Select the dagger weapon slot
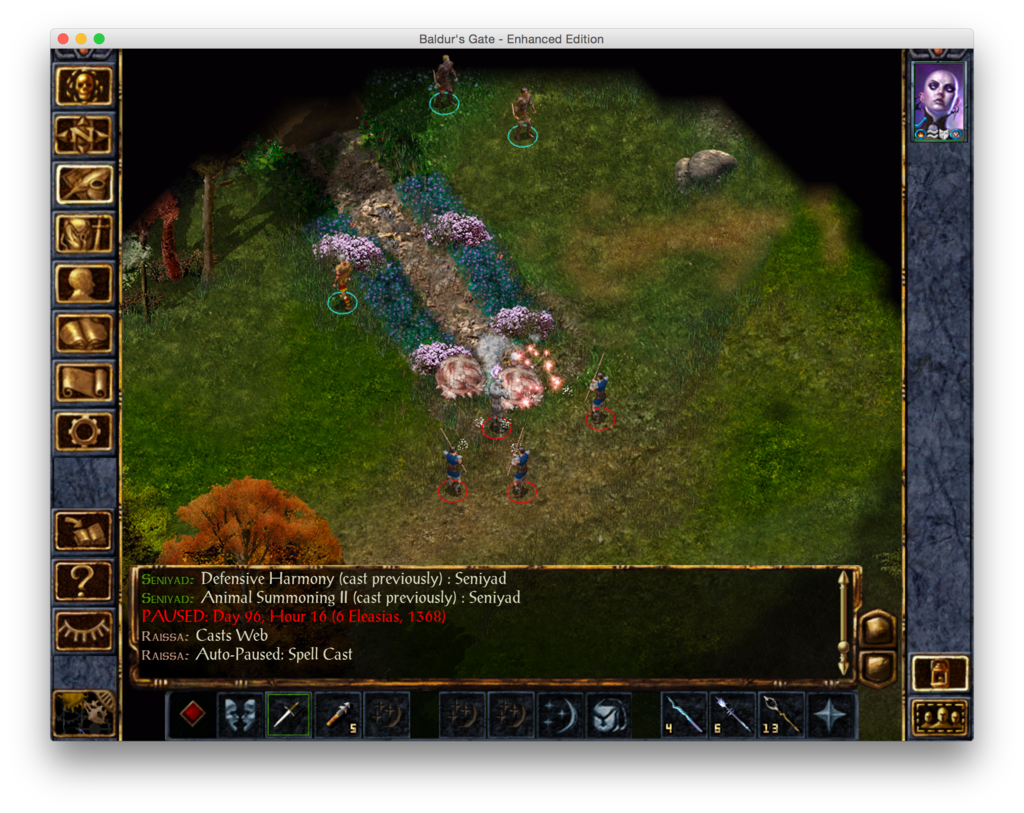1024x813 pixels. 288,714
